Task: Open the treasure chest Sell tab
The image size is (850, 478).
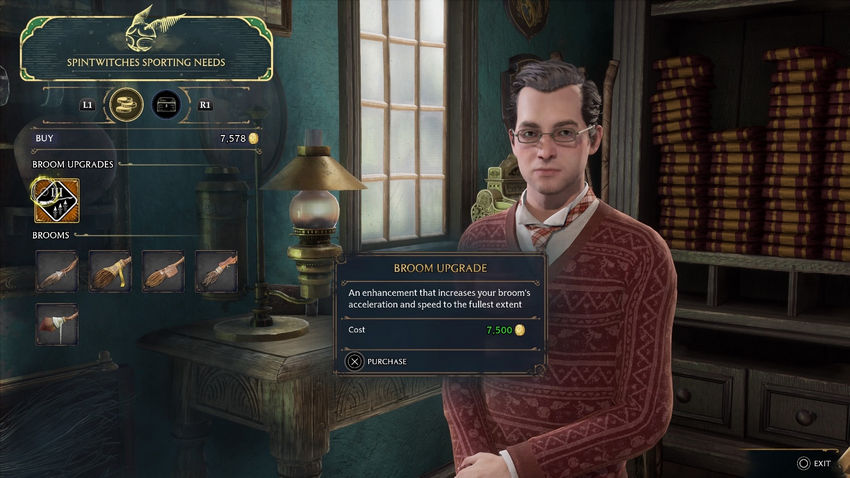Action: 166,103
